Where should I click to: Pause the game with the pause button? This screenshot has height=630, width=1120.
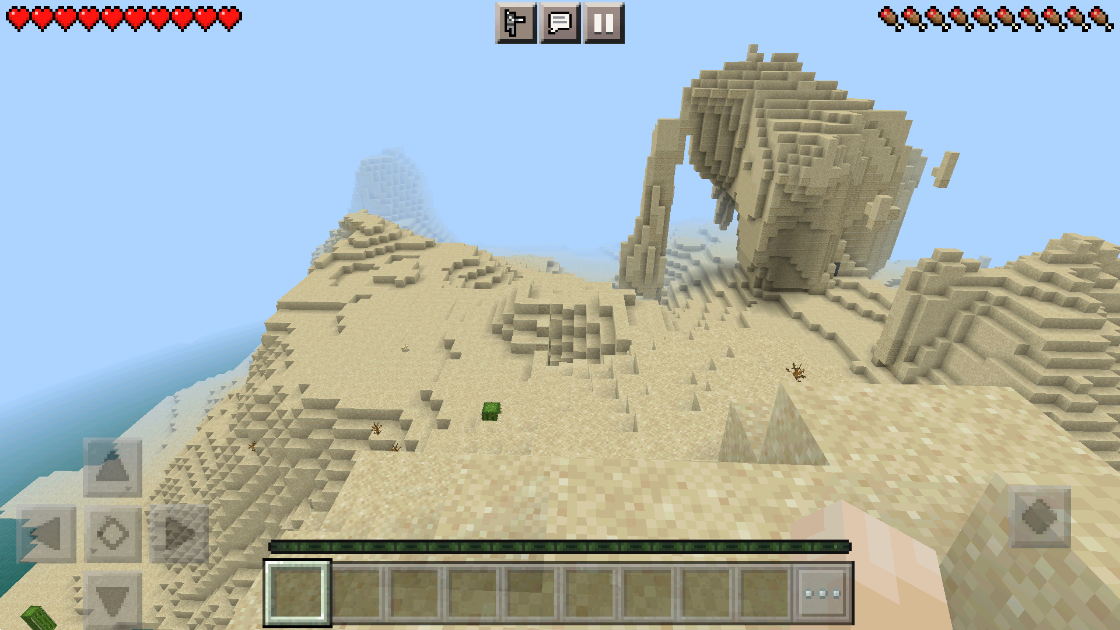[604, 23]
